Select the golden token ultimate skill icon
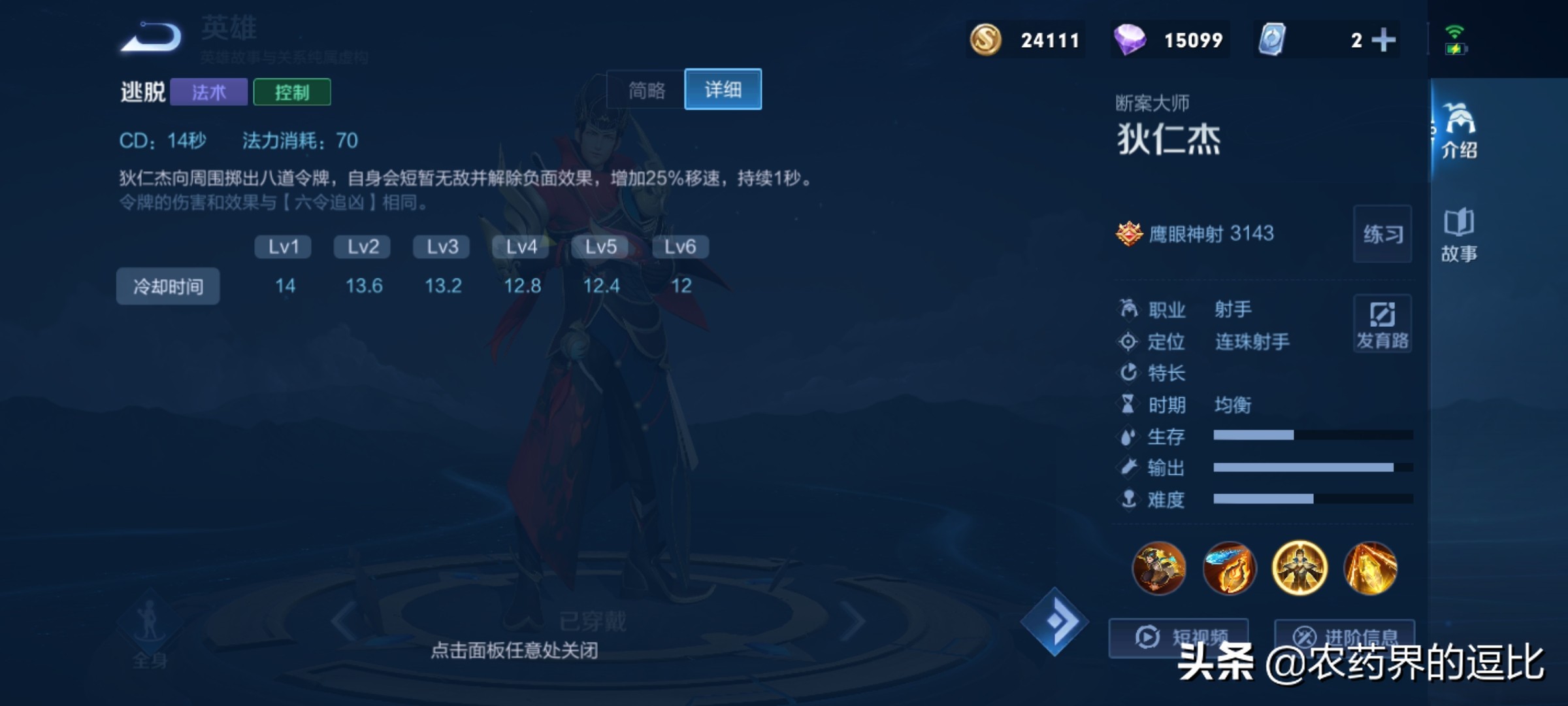1568x706 pixels. [1370, 568]
